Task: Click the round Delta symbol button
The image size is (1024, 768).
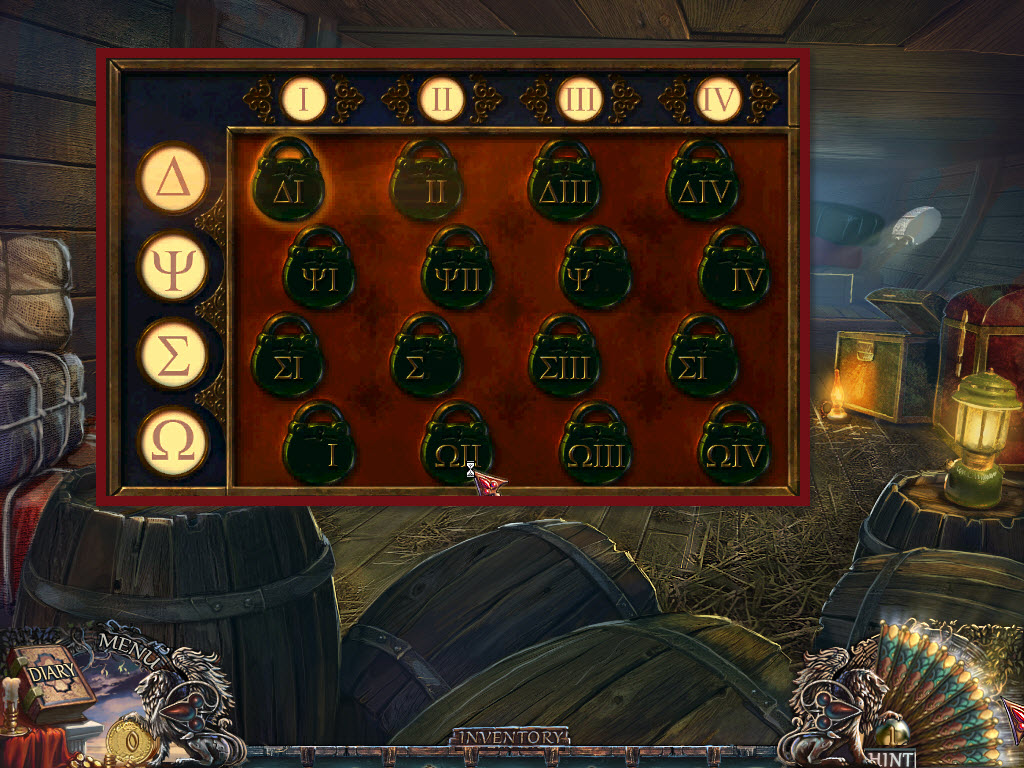Action: point(173,179)
